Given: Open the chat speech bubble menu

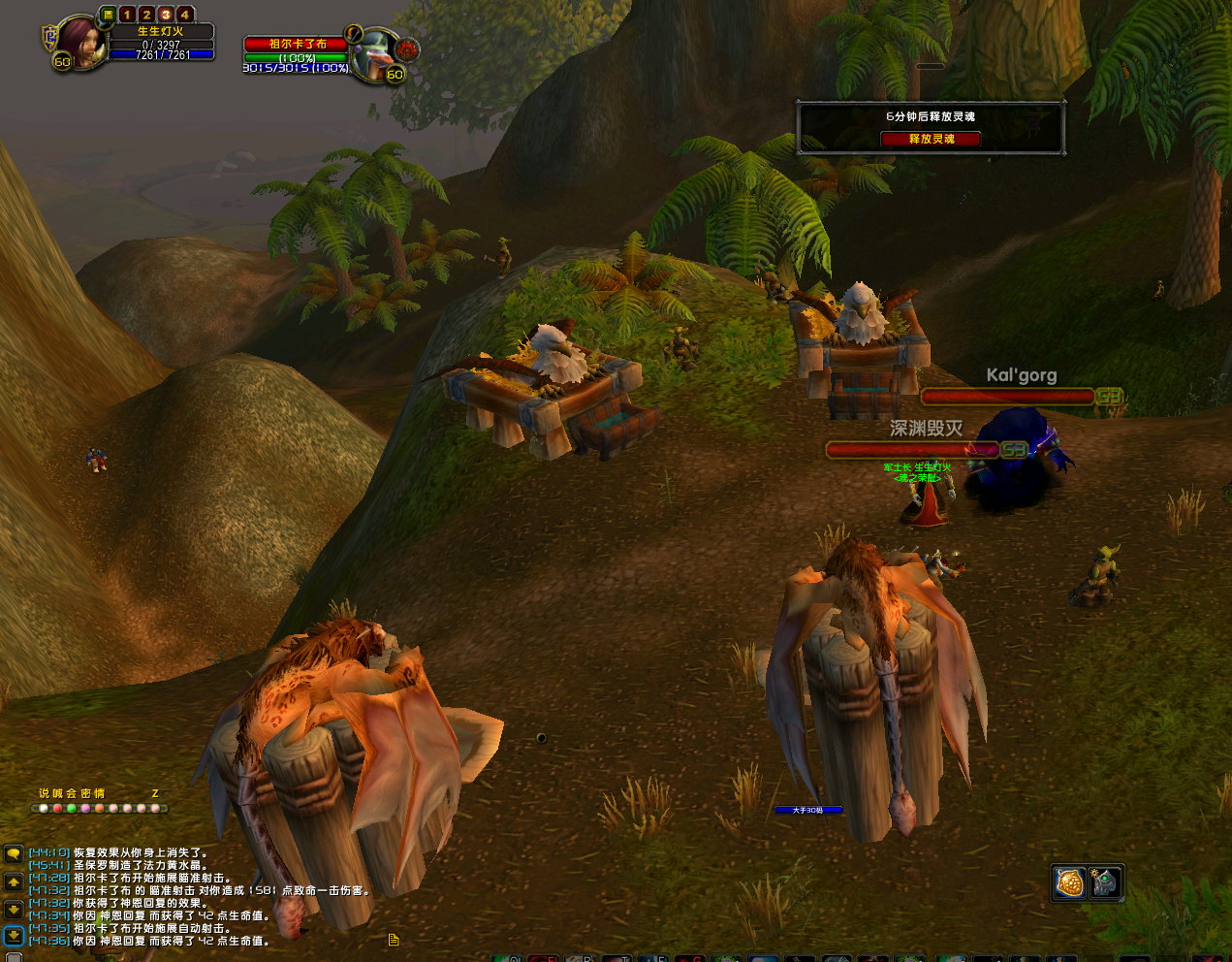Looking at the screenshot, I should (x=14, y=854).
